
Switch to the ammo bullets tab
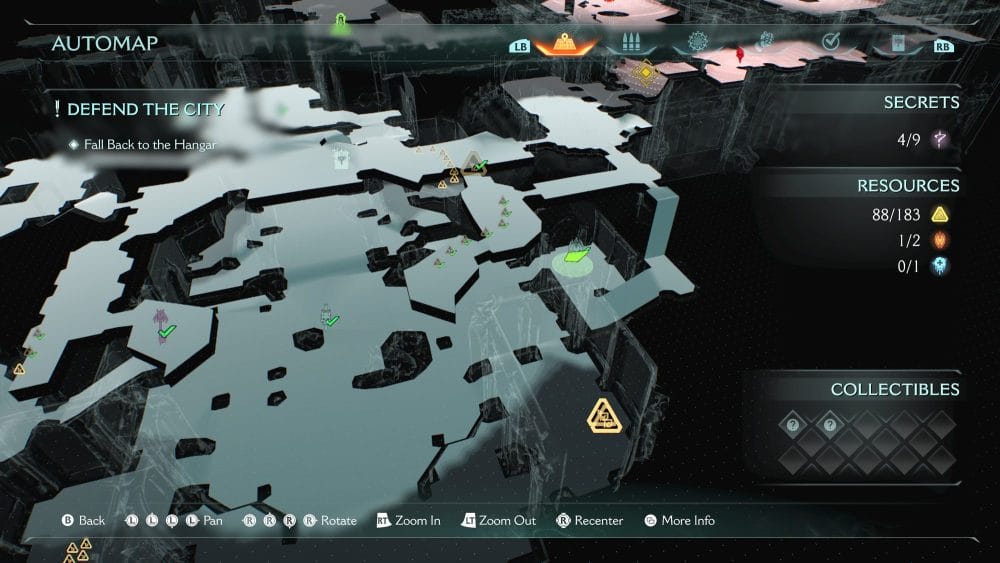click(x=631, y=44)
